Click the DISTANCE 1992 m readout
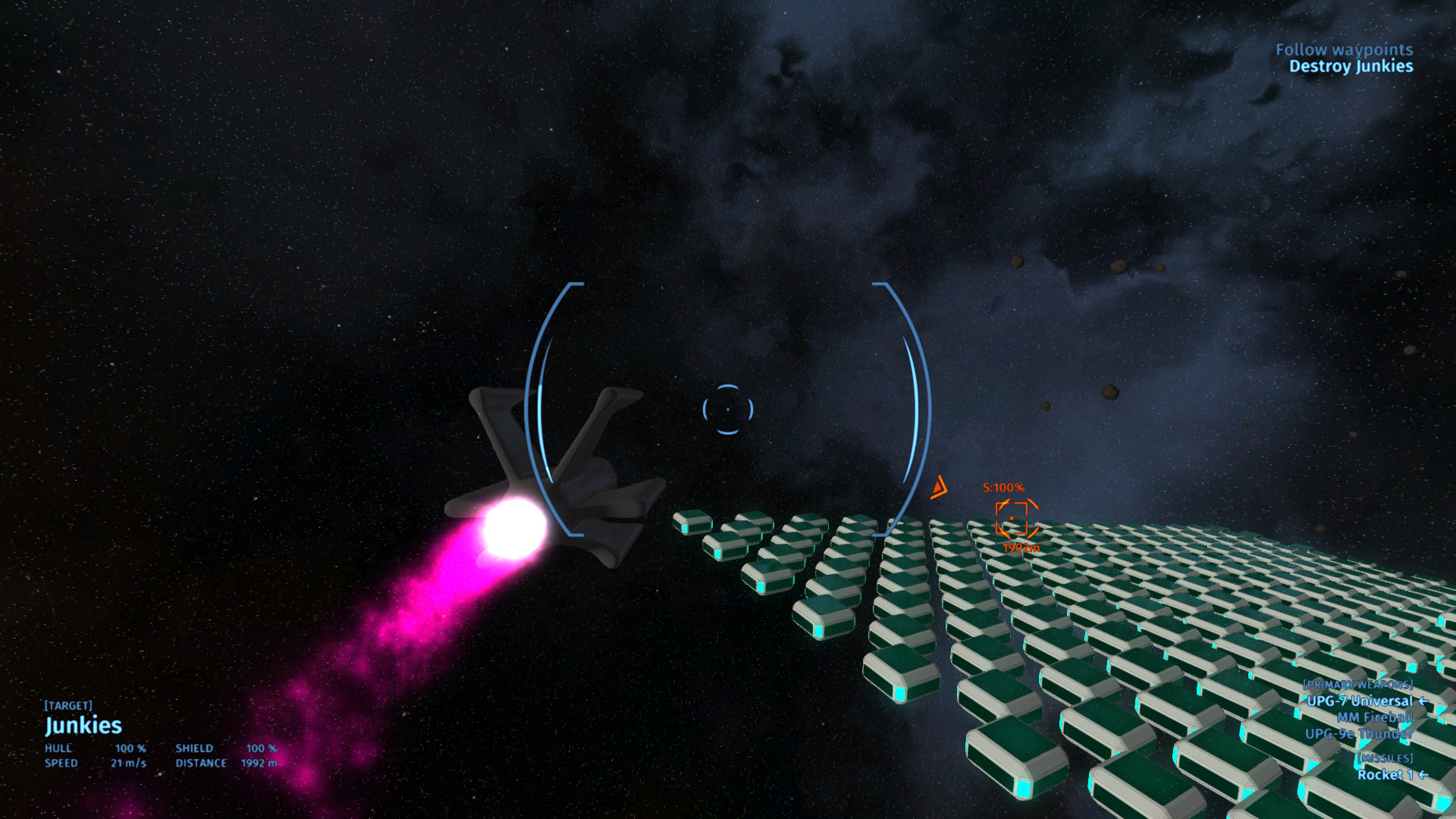Image resolution: width=1456 pixels, height=819 pixels. [x=227, y=764]
